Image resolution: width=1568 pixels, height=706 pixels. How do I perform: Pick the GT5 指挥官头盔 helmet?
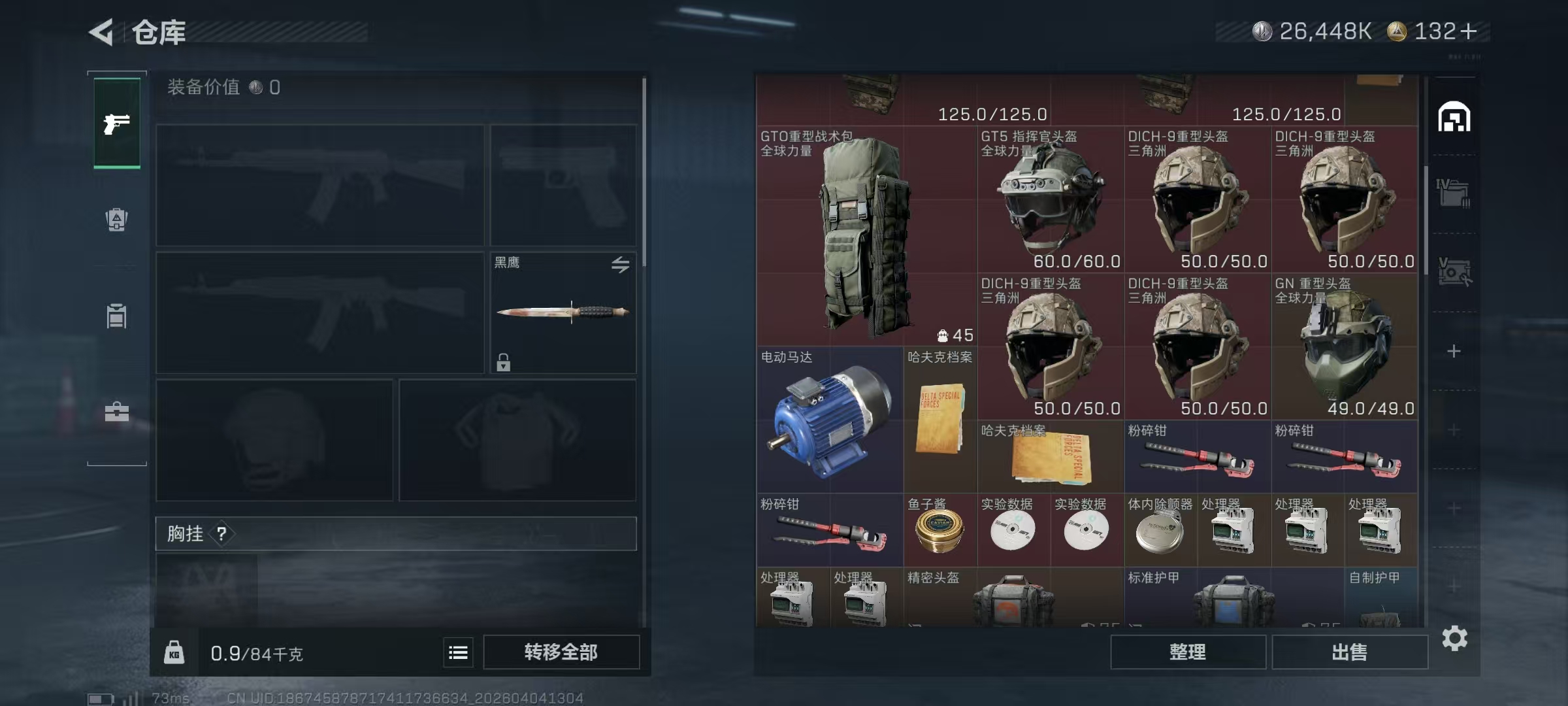coord(1050,199)
